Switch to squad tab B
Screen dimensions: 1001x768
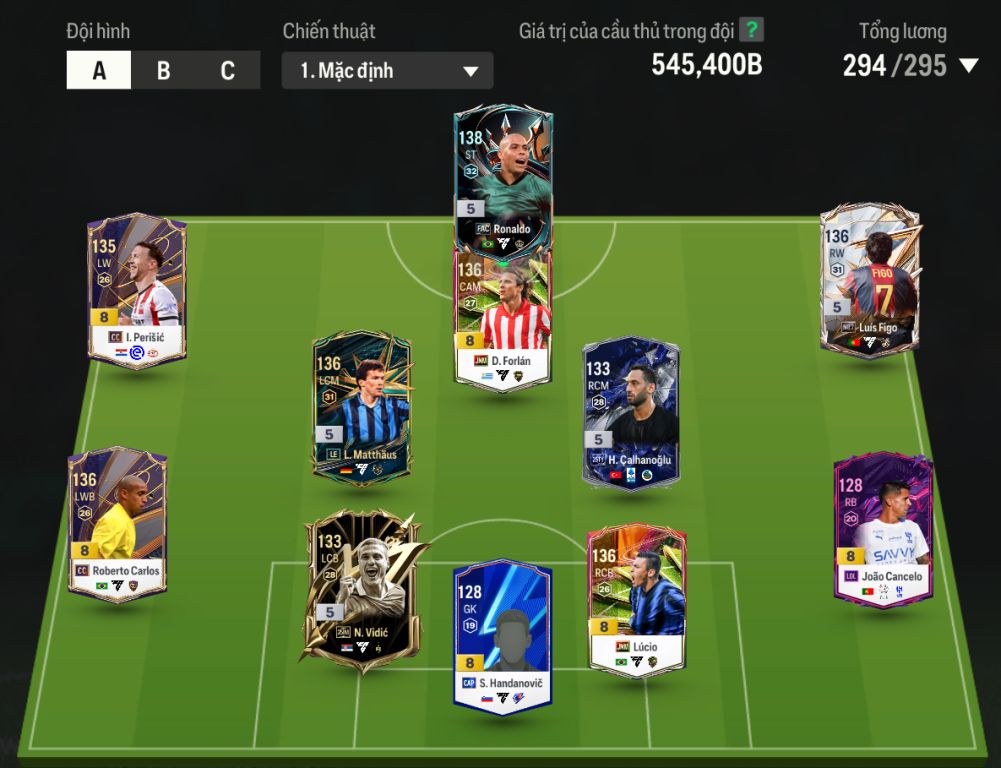click(163, 71)
